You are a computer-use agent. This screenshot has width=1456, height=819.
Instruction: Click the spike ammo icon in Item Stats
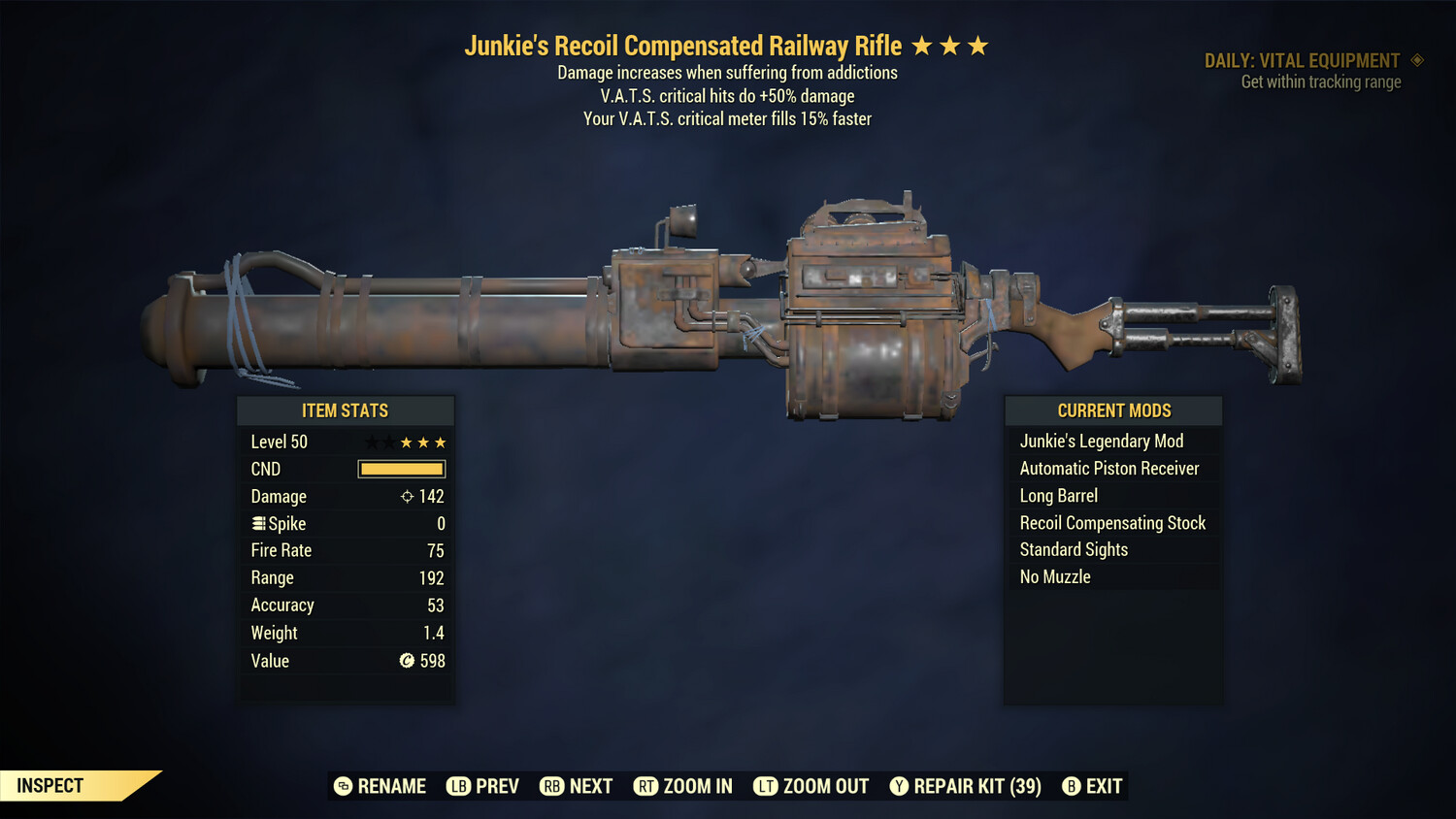[x=257, y=523]
